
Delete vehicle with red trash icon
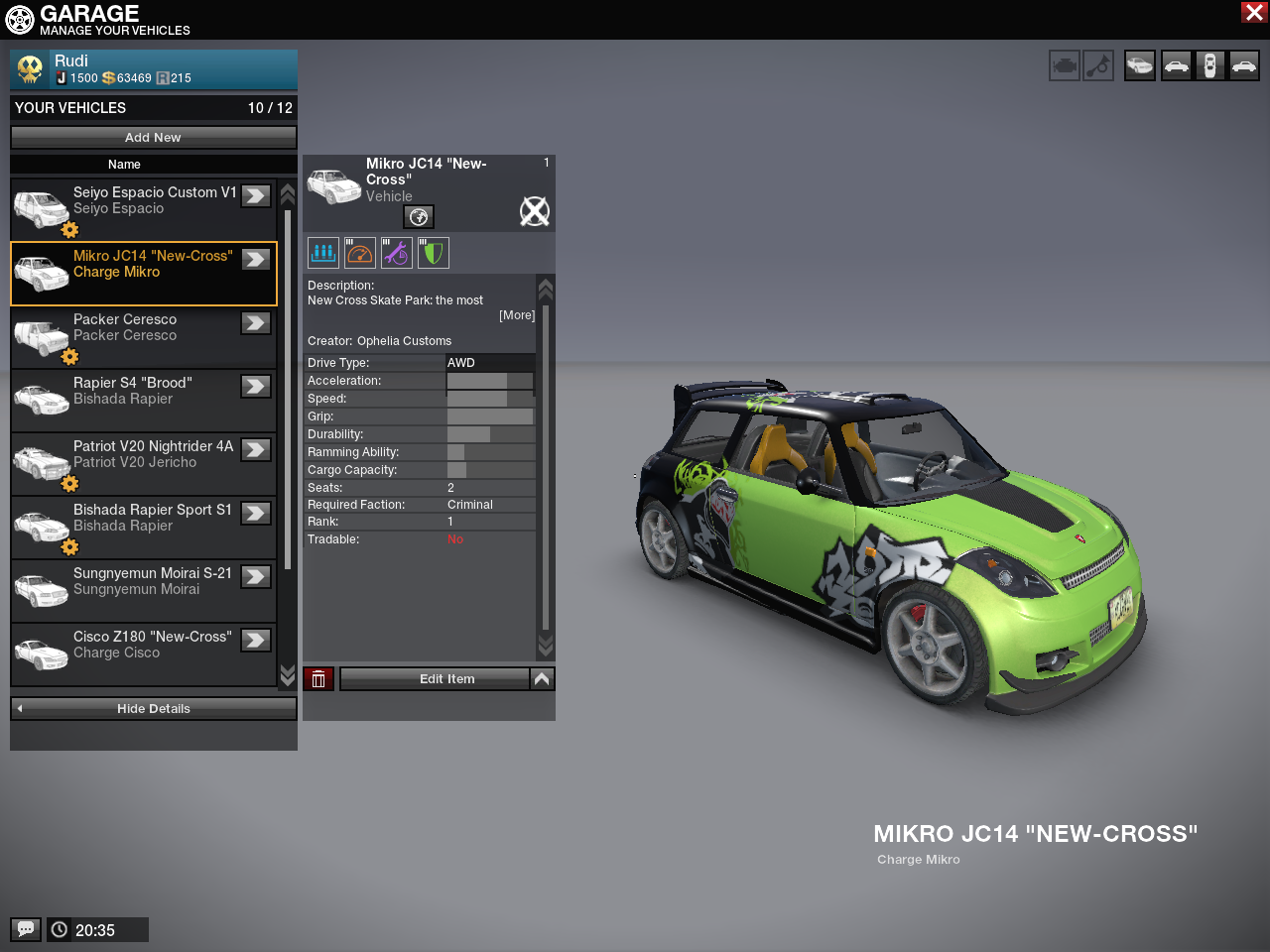pyautogui.click(x=318, y=679)
